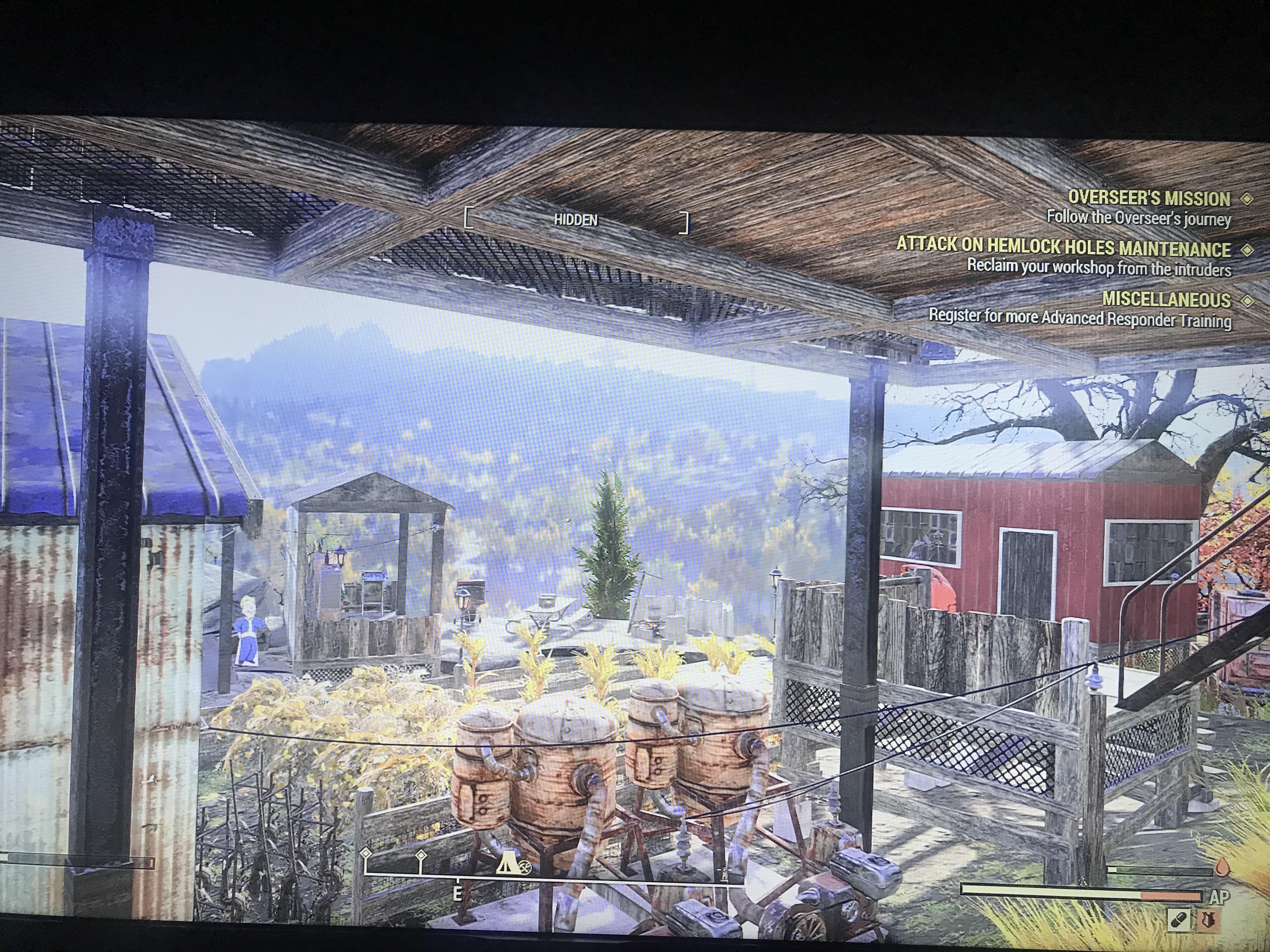Select the pill icon at bottom right
This screenshot has width=1270, height=952.
point(1179,921)
